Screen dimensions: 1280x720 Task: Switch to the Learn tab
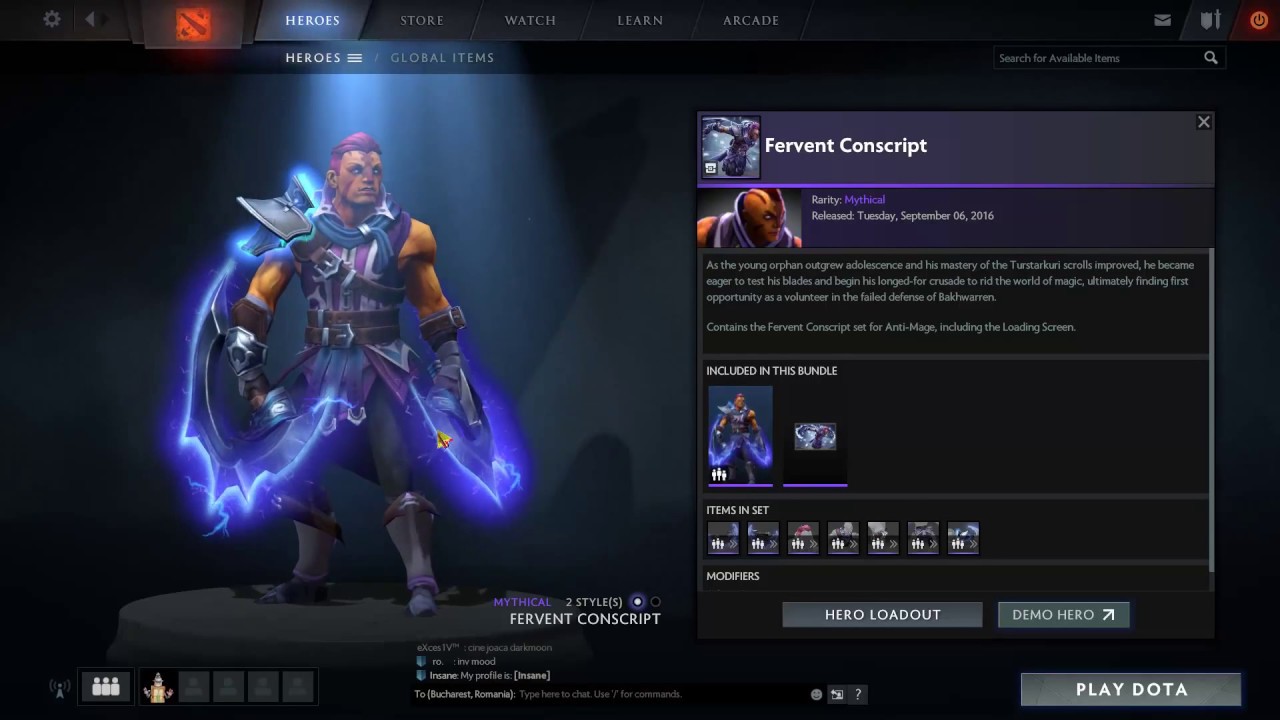click(640, 20)
